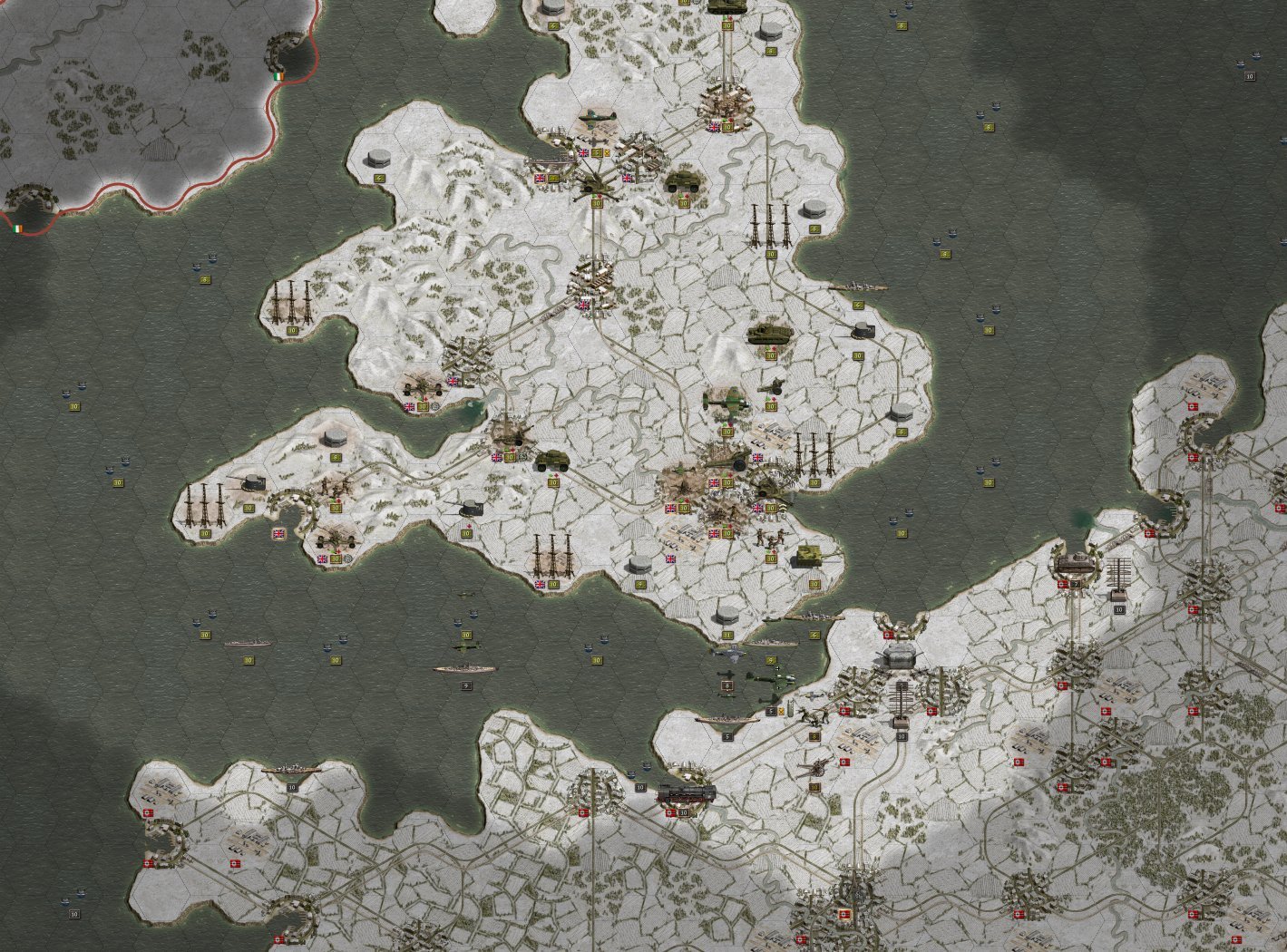Viewport: 1287px width, 952px height.
Task: Select the British infantry squad
Action: (771, 537)
